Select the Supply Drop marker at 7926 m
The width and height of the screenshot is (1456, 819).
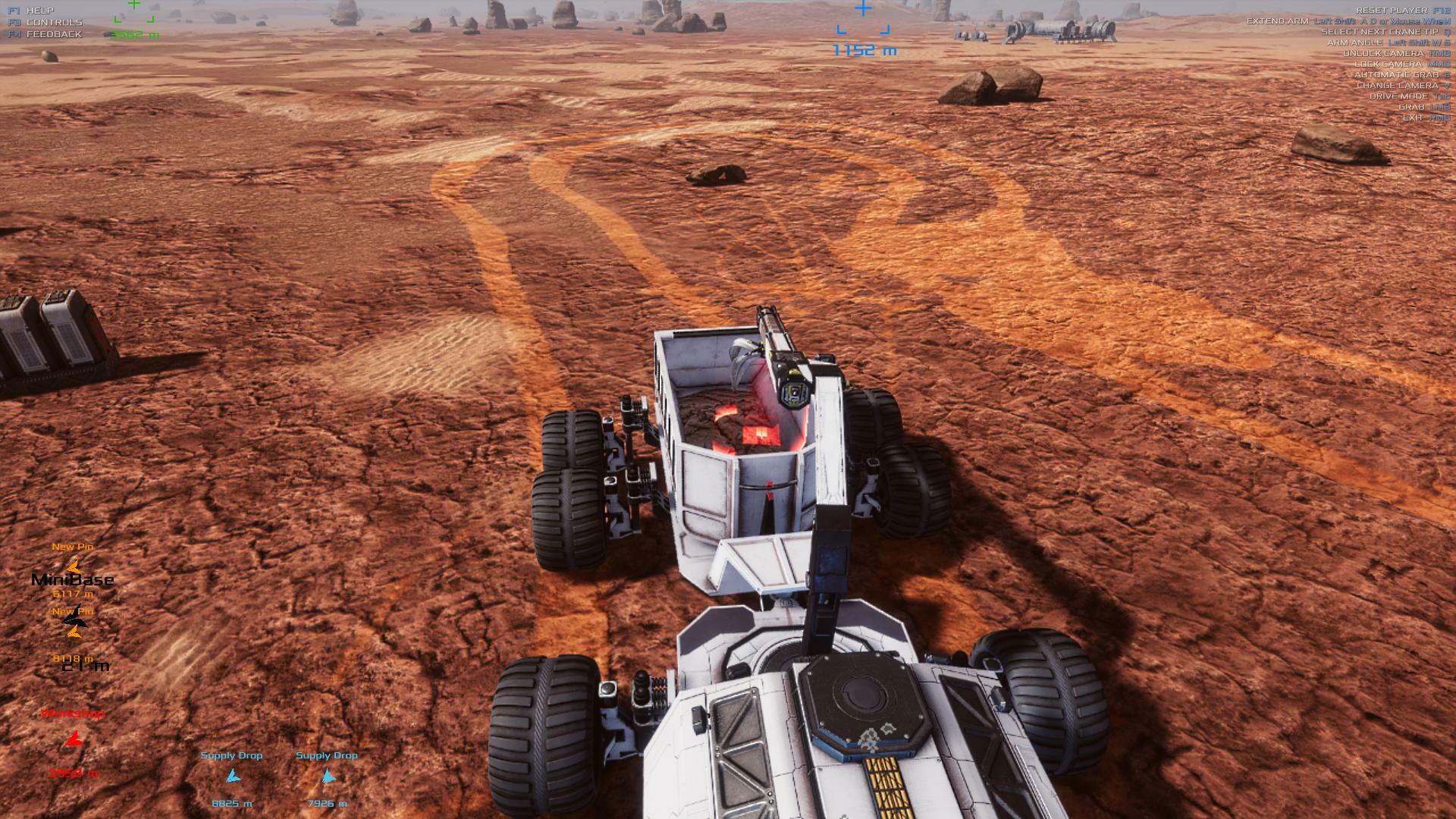click(328, 777)
